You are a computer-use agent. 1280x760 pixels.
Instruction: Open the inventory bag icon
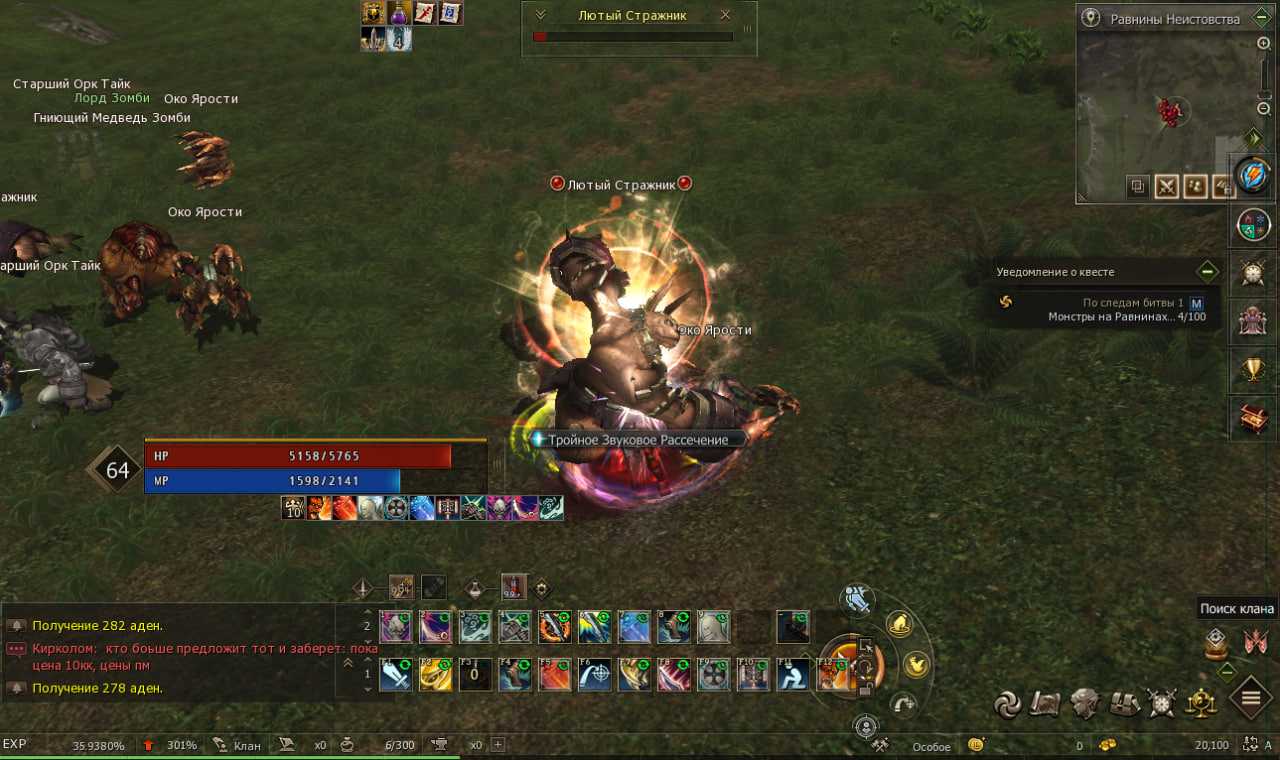[x=1123, y=703]
